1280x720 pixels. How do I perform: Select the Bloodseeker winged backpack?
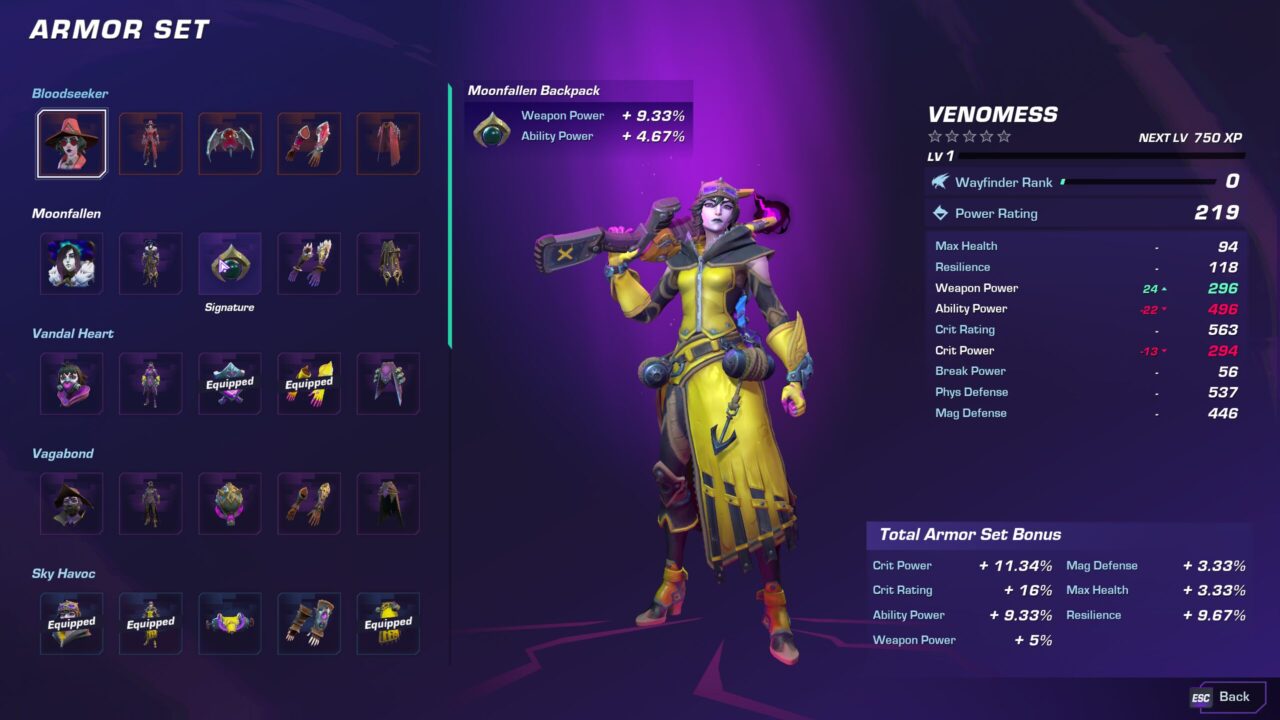[x=229, y=144]
